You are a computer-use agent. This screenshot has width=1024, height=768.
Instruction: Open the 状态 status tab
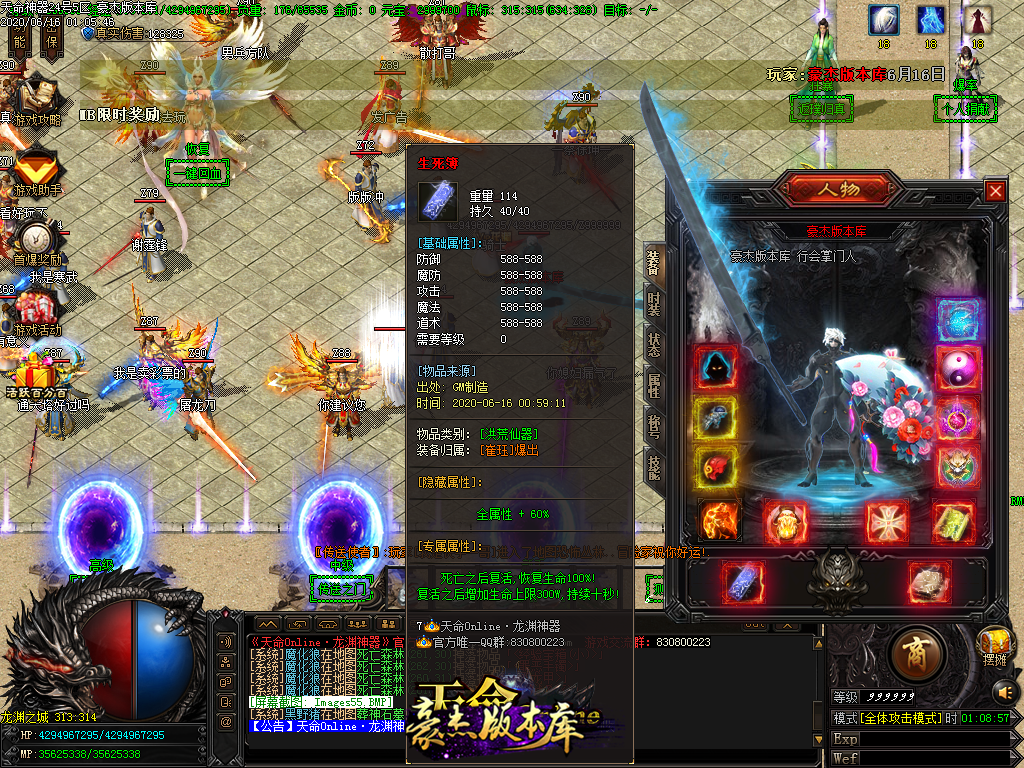(x=654, y=345)
